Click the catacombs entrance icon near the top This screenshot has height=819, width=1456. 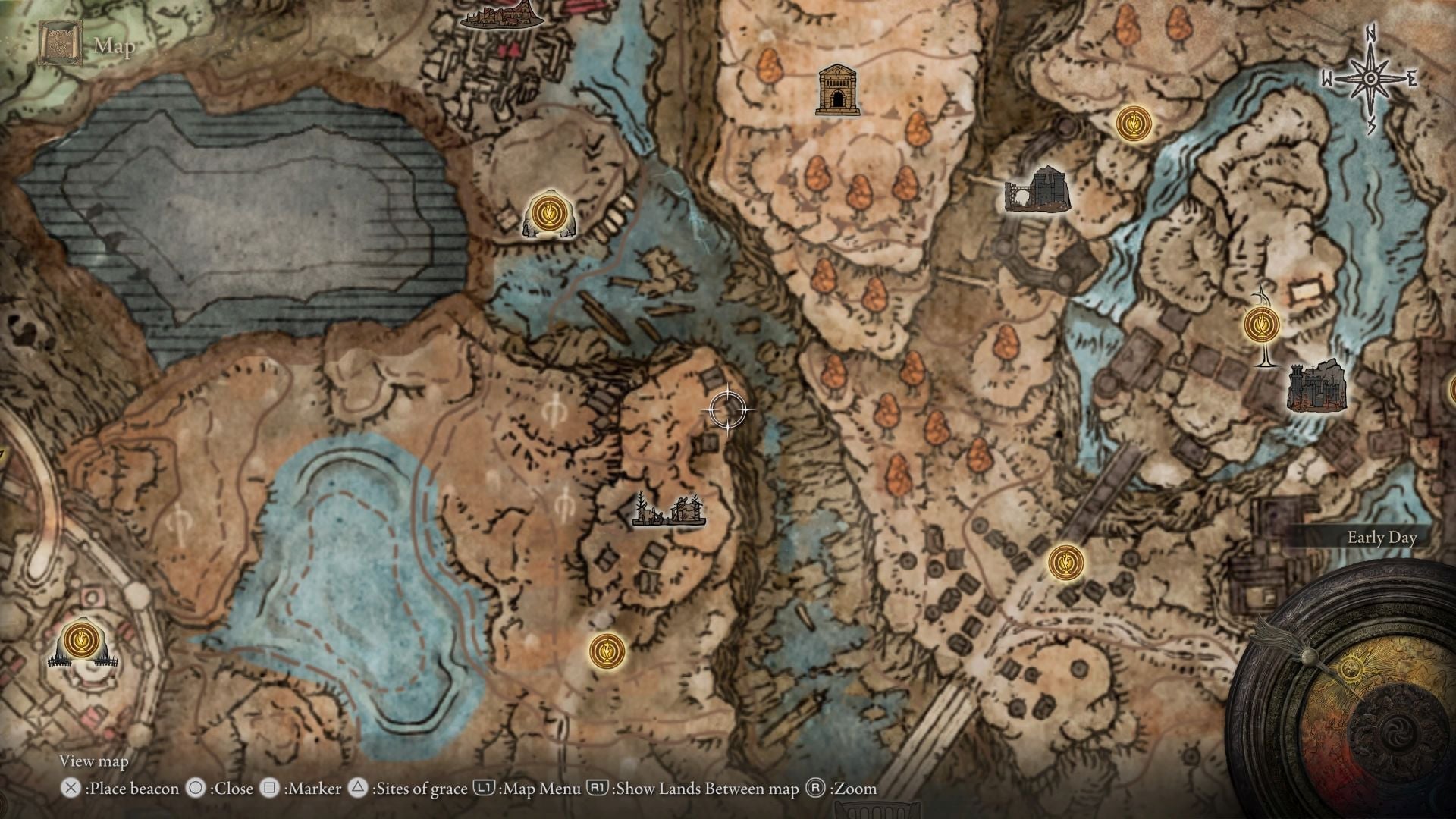pyautogui.click(x=837, y=91)
